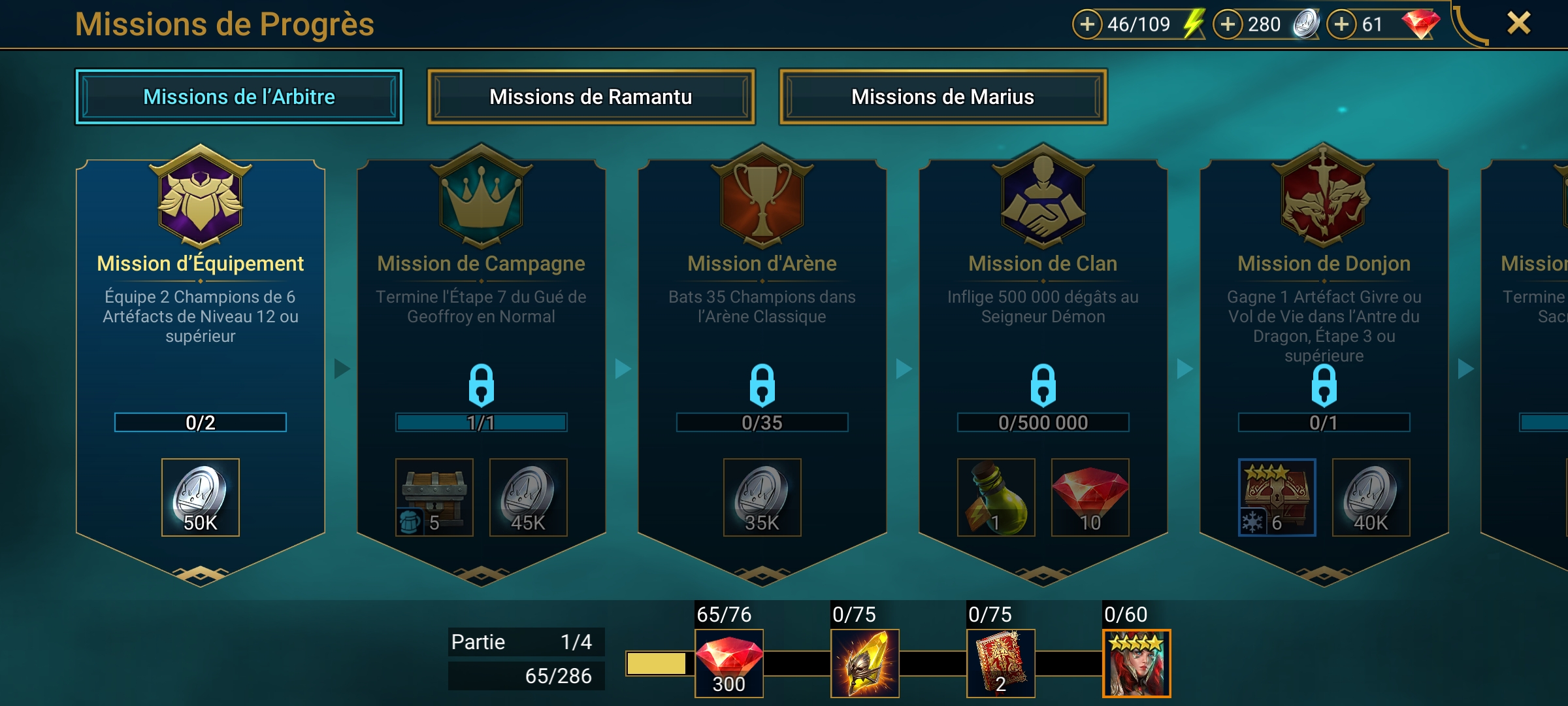The height and width of the screenshot is (706, 1568).
Task: Check the 10 gems reward
Action: (x=1090, y=497)
